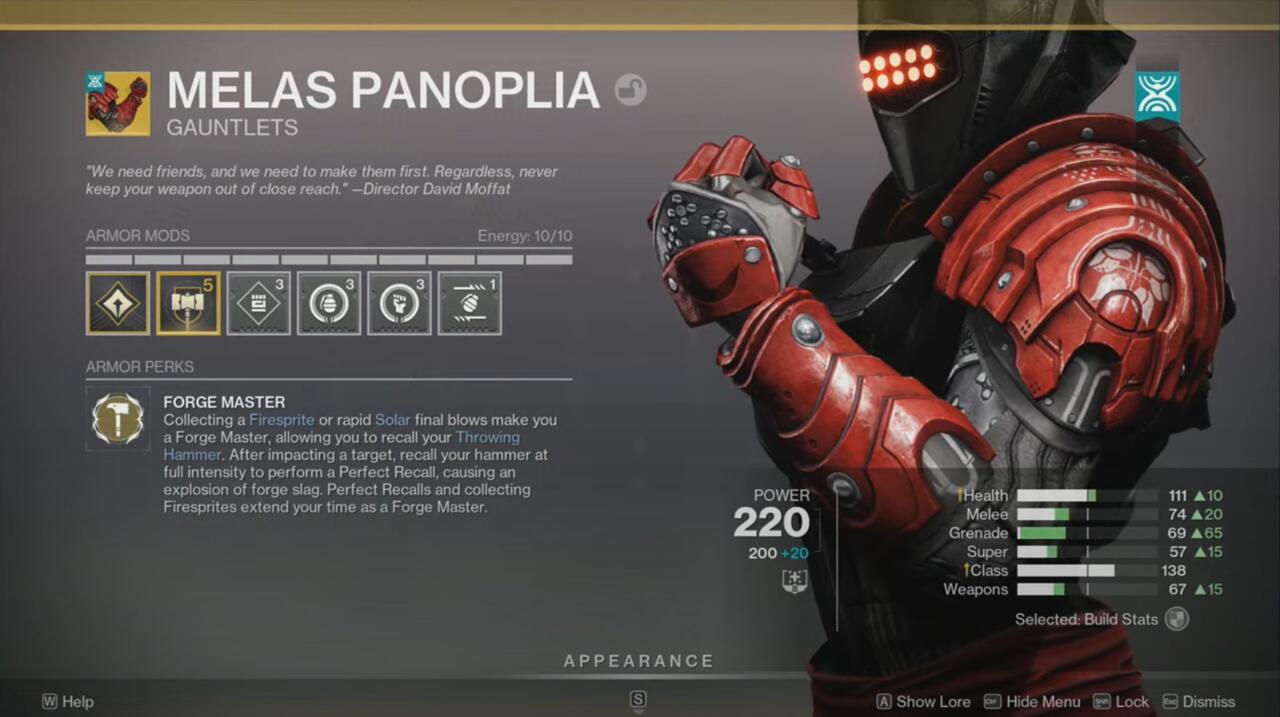Open the gold hammer mod slot
The image size is (1280, 717).
coord(188,303)
